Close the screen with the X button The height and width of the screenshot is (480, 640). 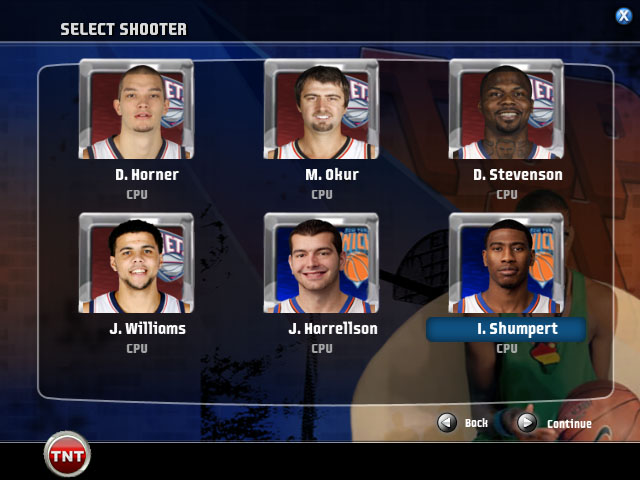(623, 15)
